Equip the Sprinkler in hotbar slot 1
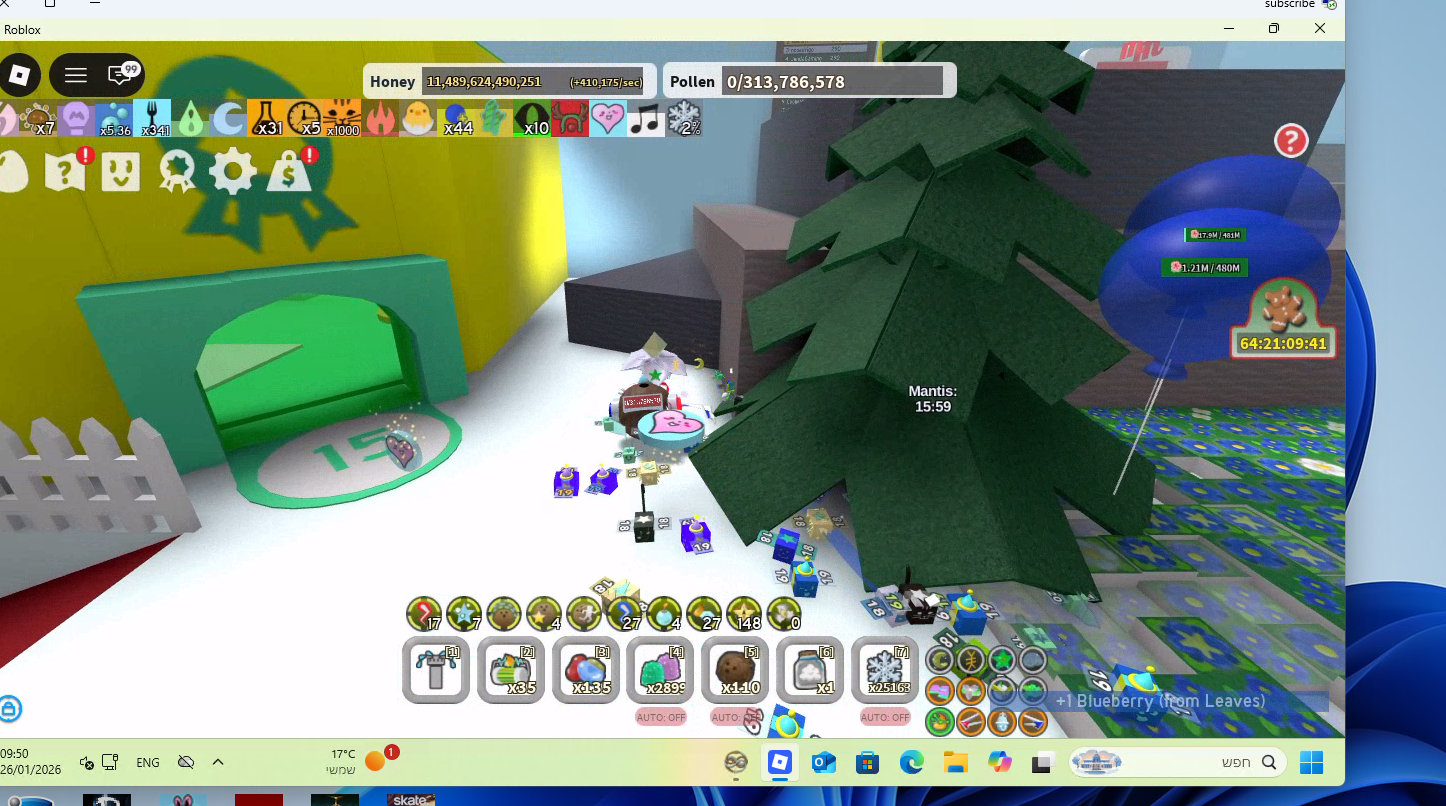This screenshot has height=806, width=1446. click(435, 670)
